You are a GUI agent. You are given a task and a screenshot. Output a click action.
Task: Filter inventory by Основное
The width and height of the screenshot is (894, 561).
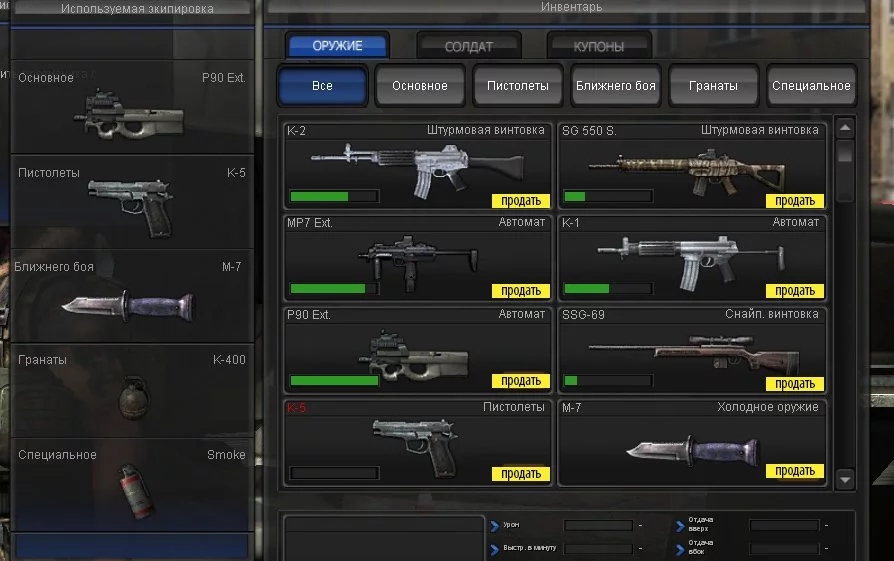pyautogui.click(x=420, y=86)
